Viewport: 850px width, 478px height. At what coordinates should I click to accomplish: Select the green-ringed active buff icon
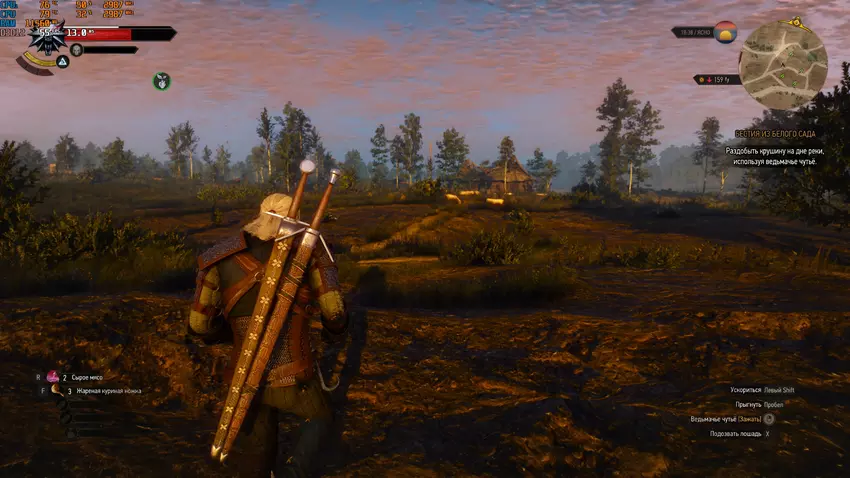161,80
